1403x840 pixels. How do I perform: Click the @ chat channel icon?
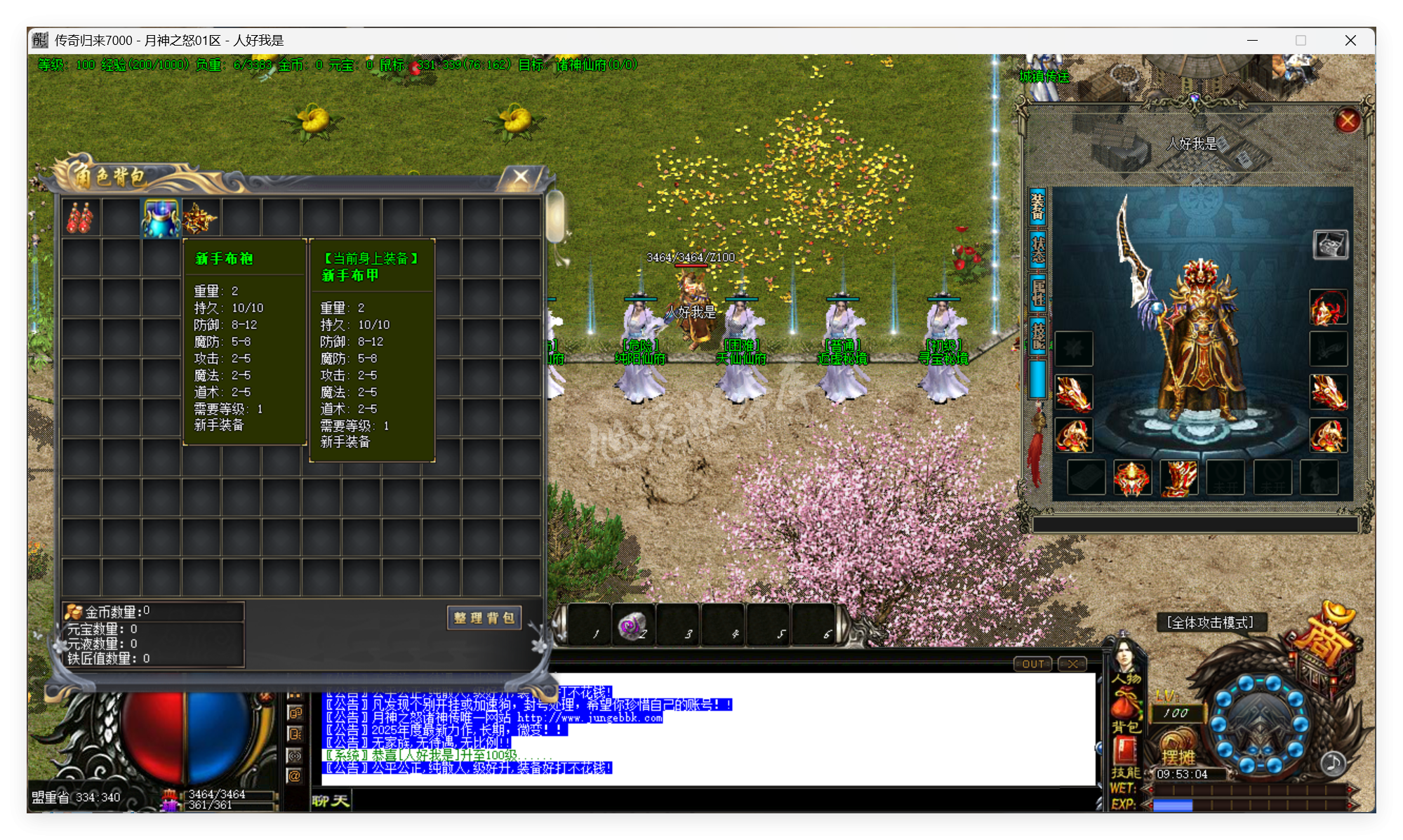295,775
